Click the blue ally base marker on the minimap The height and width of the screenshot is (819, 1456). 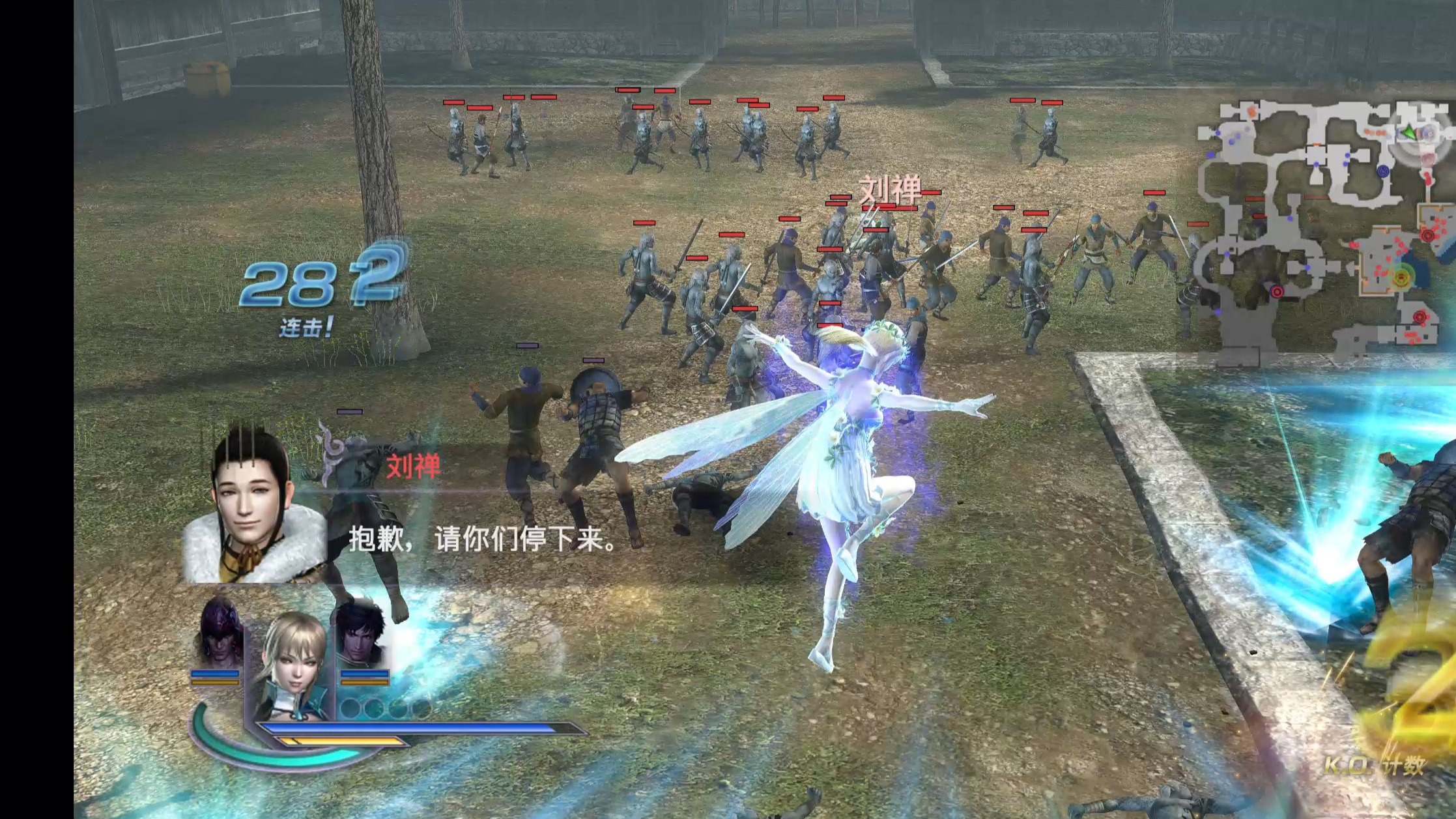click(1383, 172)
